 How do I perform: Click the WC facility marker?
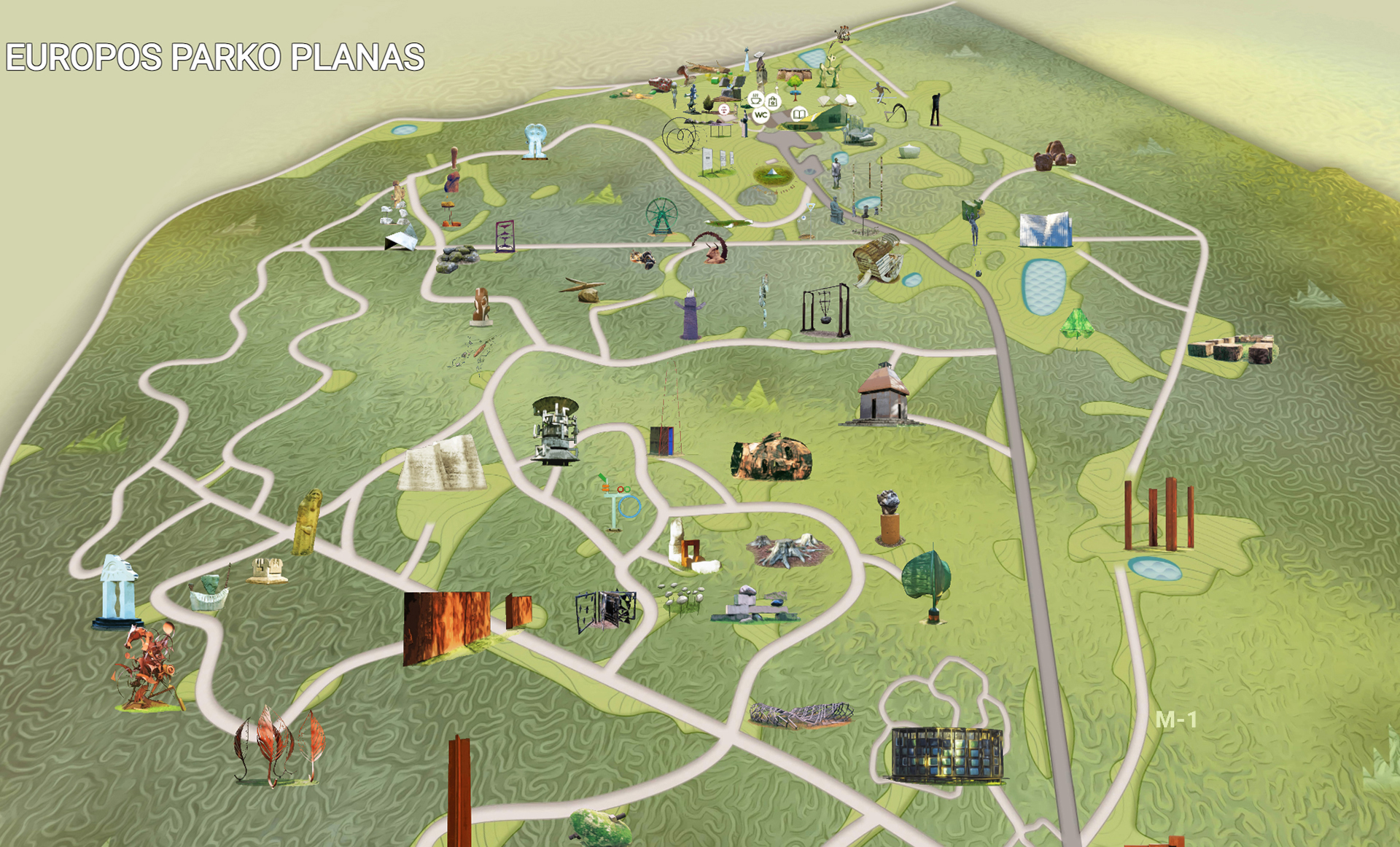(761, 115)
